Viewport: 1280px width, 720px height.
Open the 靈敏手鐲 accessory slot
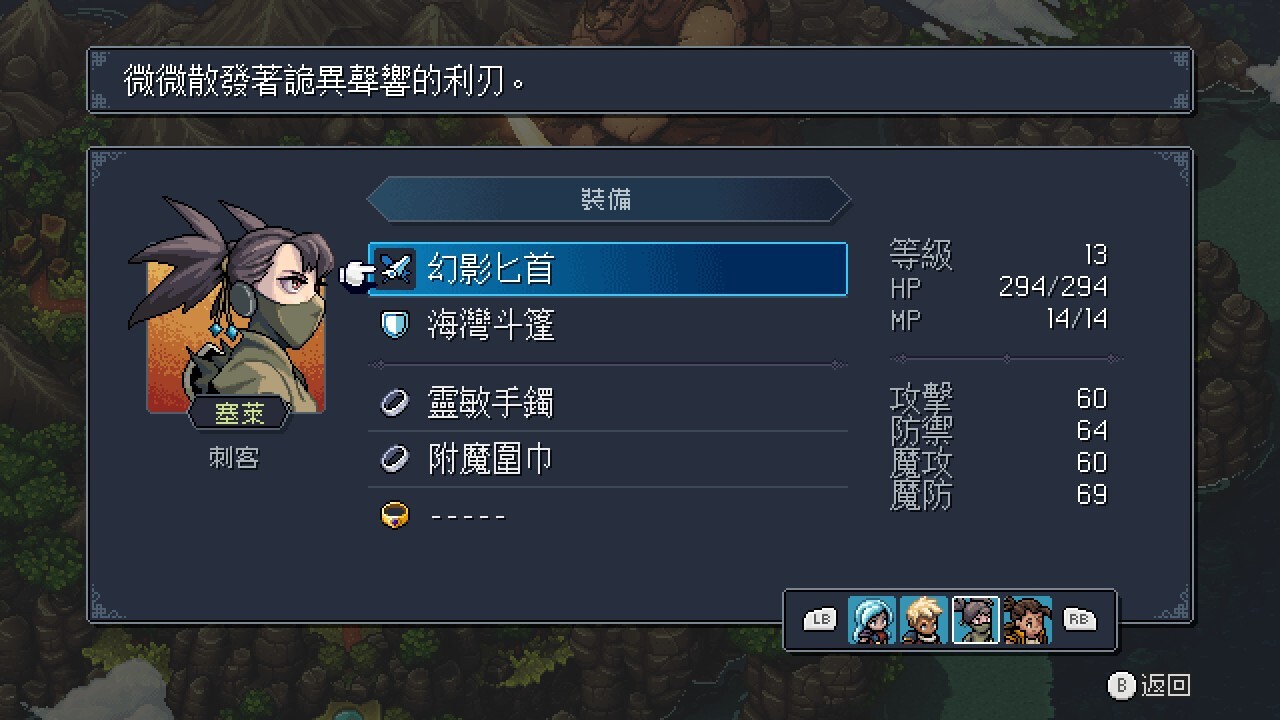click(x=608, y=403)
